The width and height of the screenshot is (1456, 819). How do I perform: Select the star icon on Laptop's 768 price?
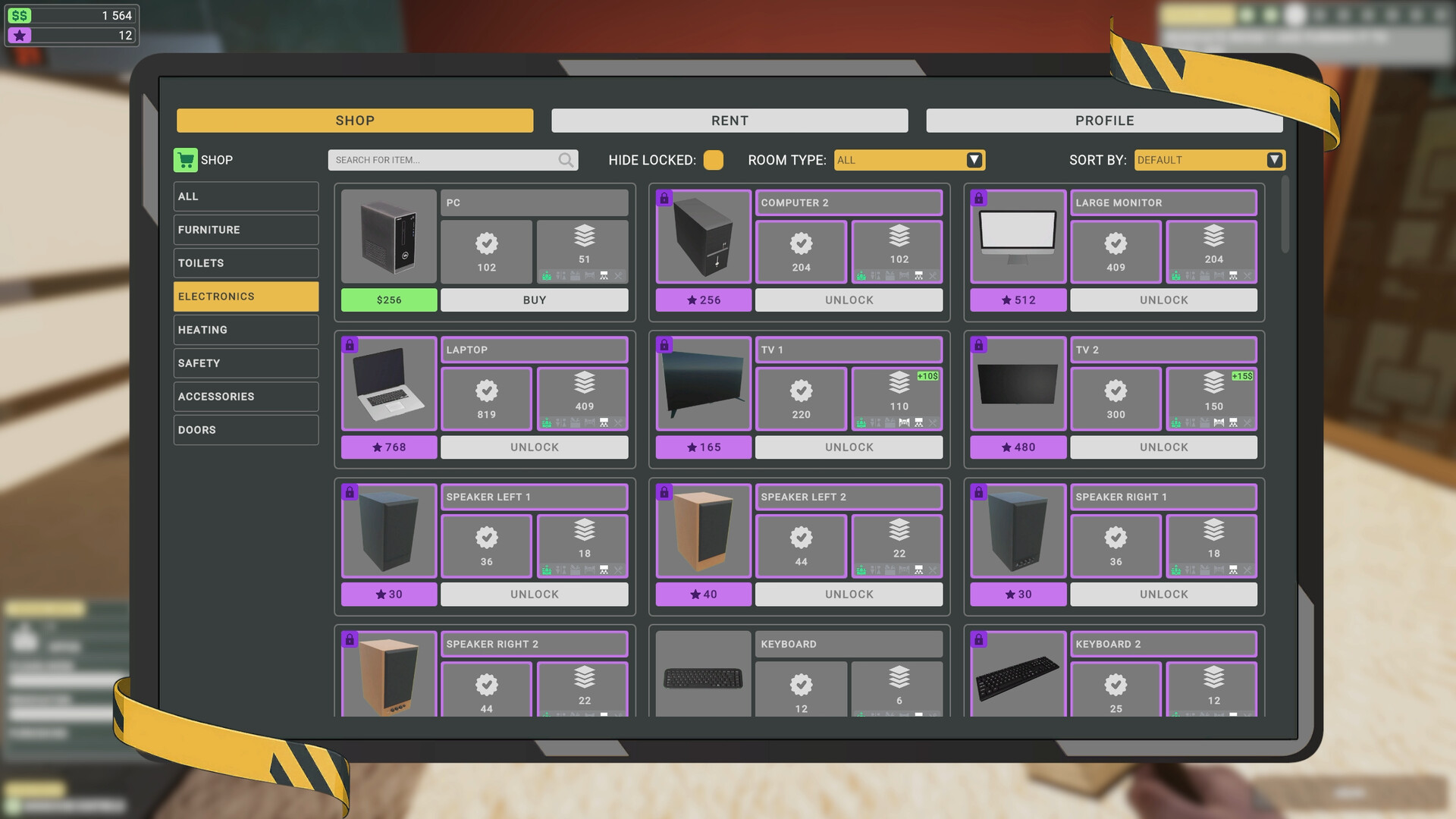tap(377, 447)
